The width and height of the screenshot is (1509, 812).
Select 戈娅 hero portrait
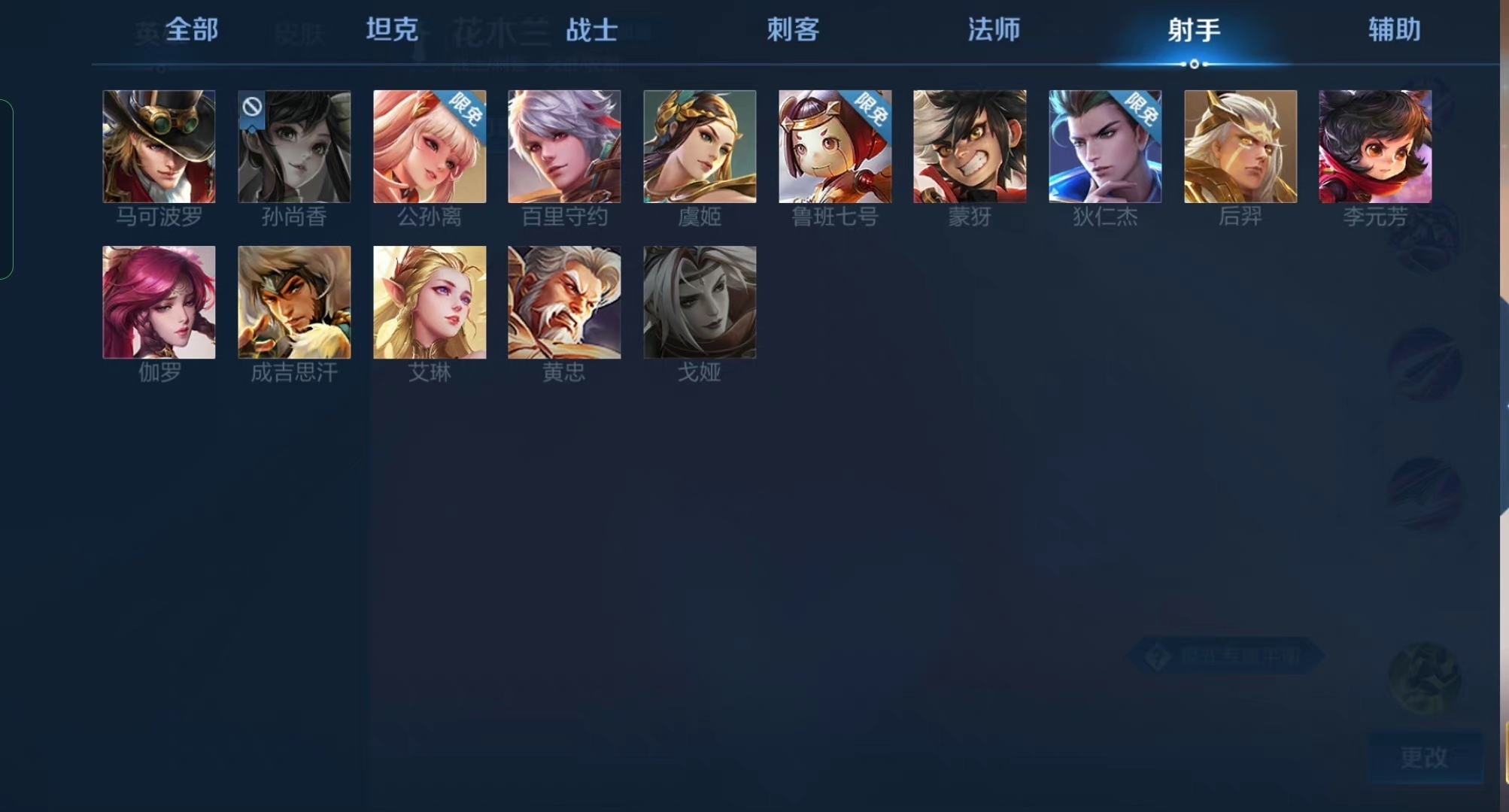point(699,302)
